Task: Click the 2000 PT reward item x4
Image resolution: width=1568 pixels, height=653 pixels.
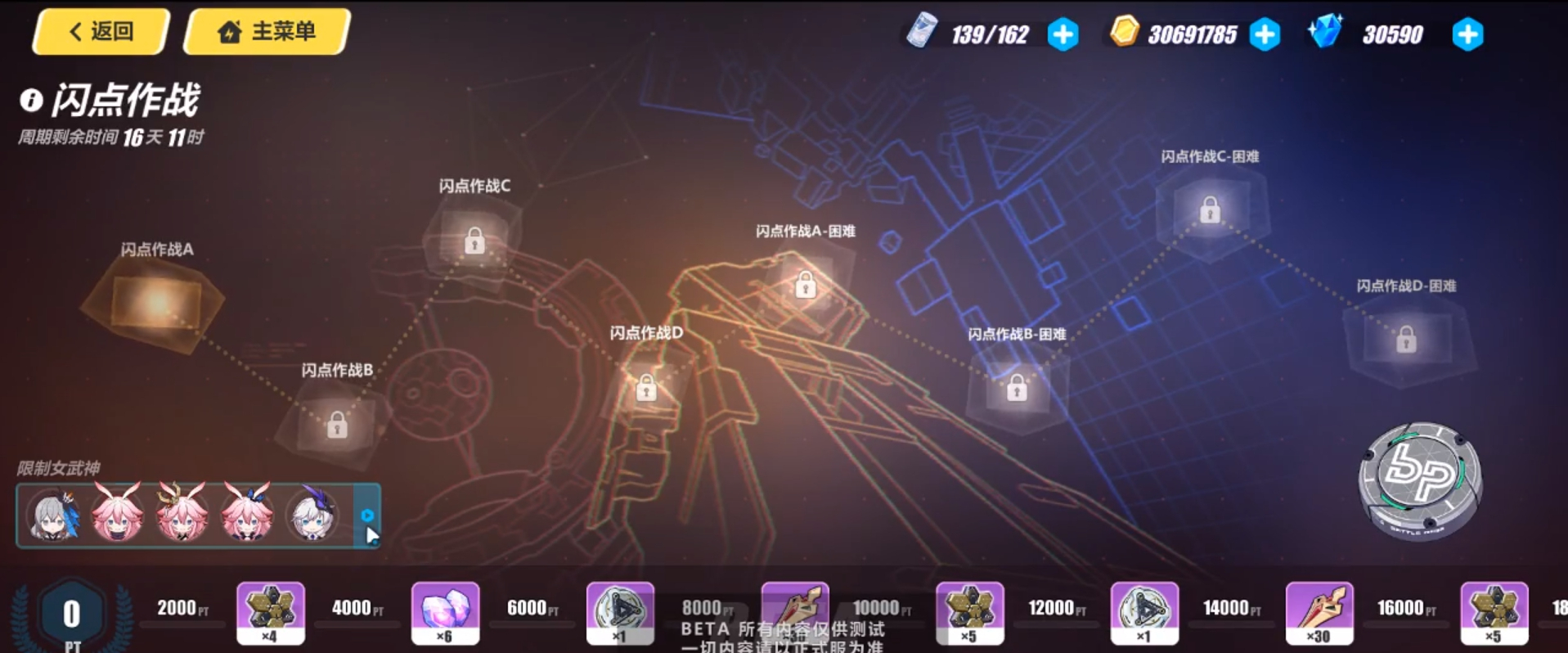Action: 271,611
